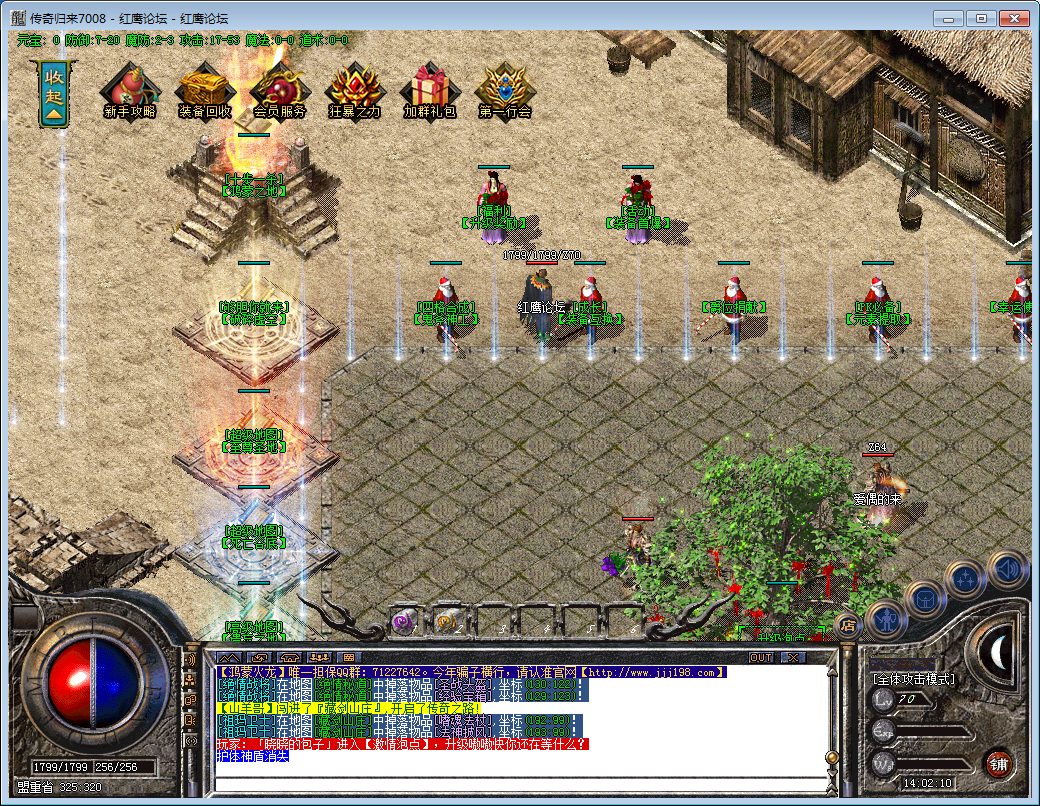Viewport: 1040px width, 806px height.
Task: Click the OUT button on chat panel
Action: pos(761,657)
